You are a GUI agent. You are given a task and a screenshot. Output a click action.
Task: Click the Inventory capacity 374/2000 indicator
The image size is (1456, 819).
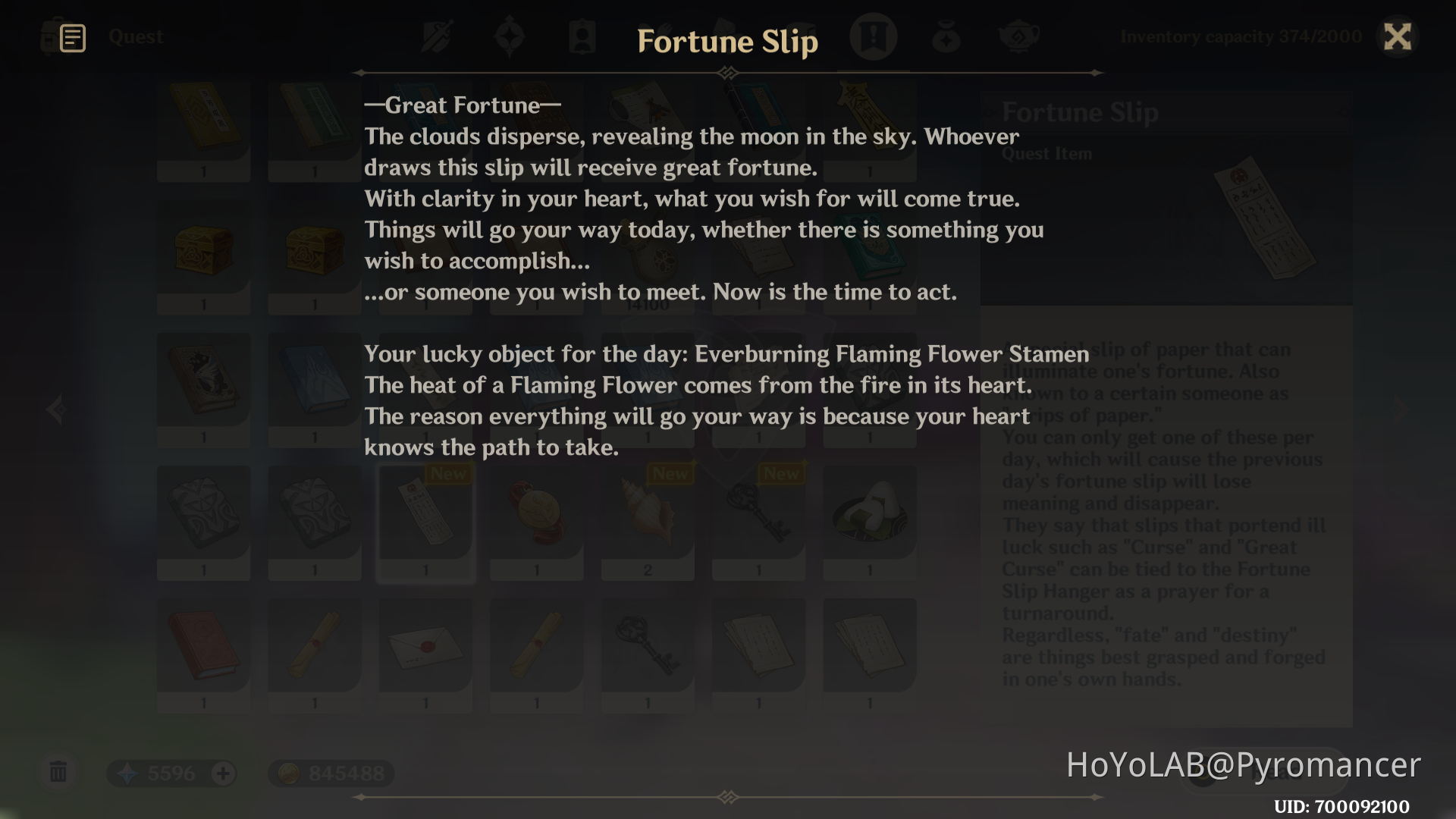pos(1241,36)
